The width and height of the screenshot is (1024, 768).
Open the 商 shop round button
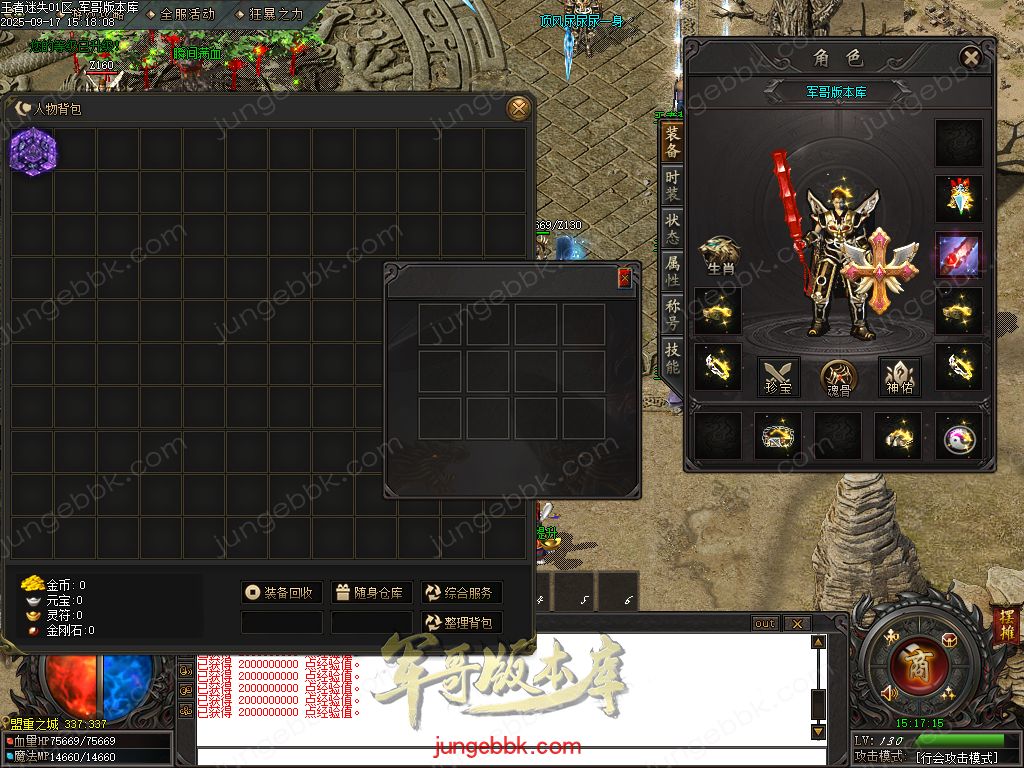click(x=911, y=665)
